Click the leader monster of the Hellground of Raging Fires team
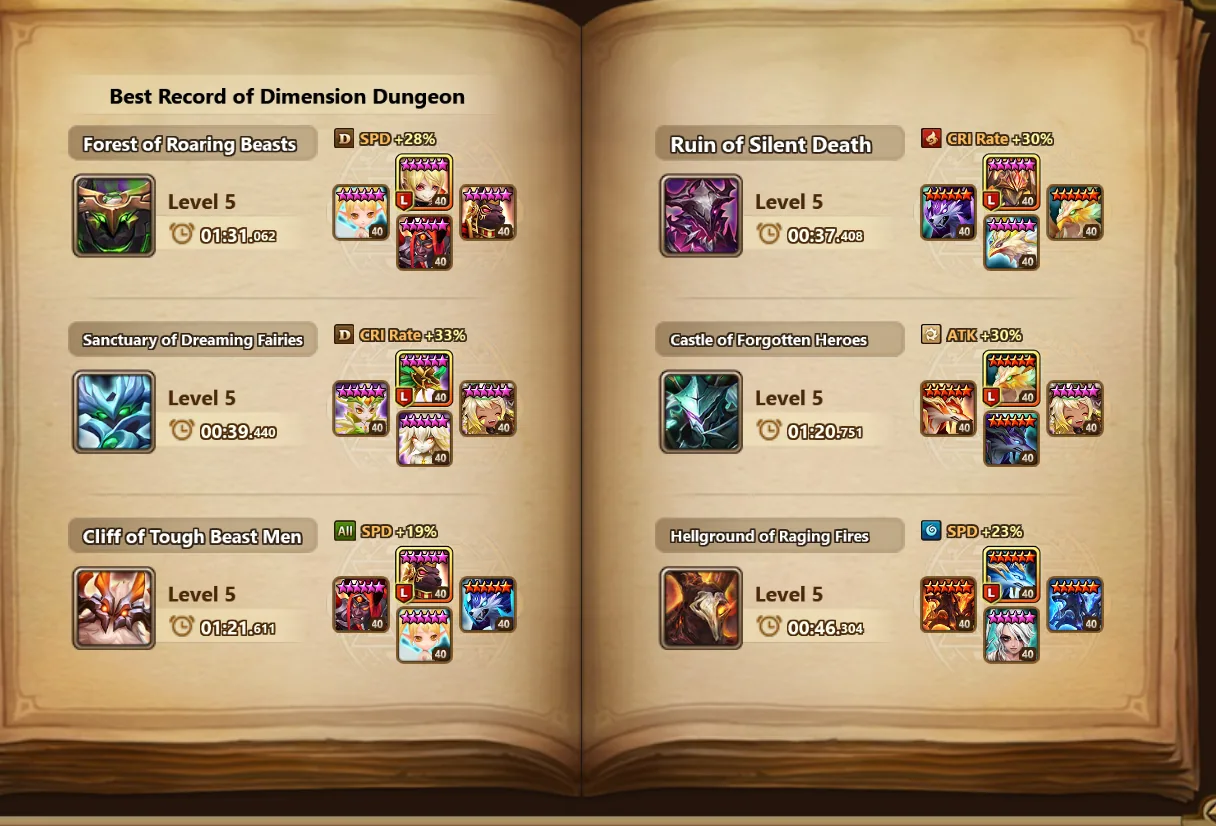This screenshot has height=826, width=1216. click(x=1012, y=574)
